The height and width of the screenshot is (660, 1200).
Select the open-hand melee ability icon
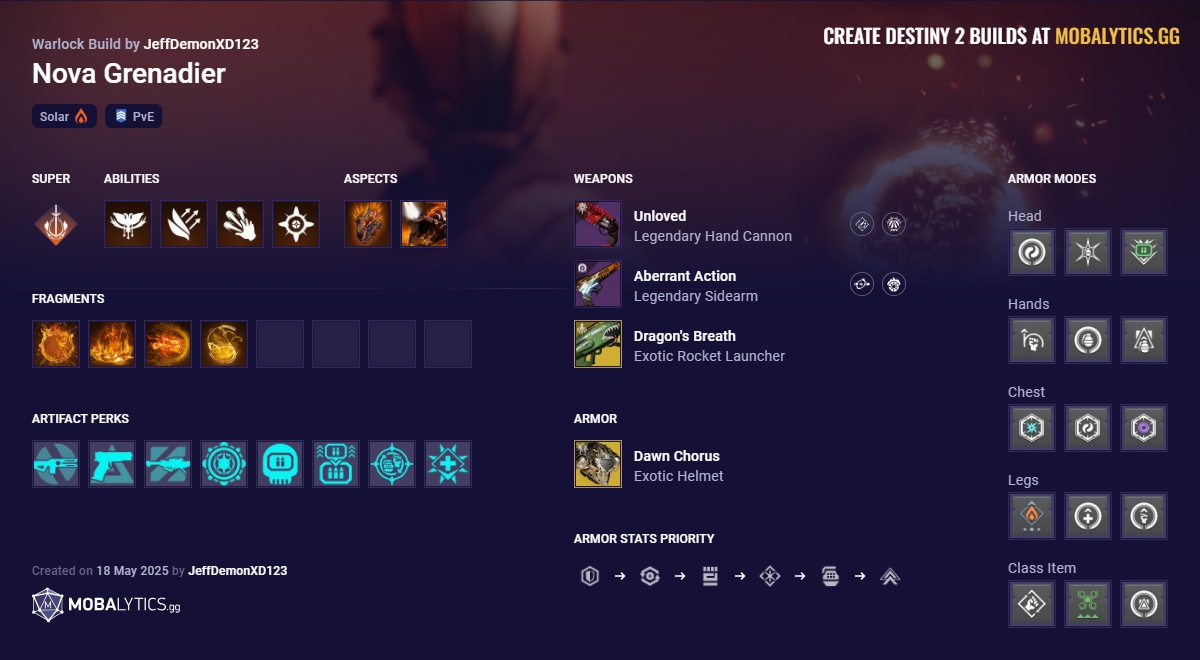240,224
